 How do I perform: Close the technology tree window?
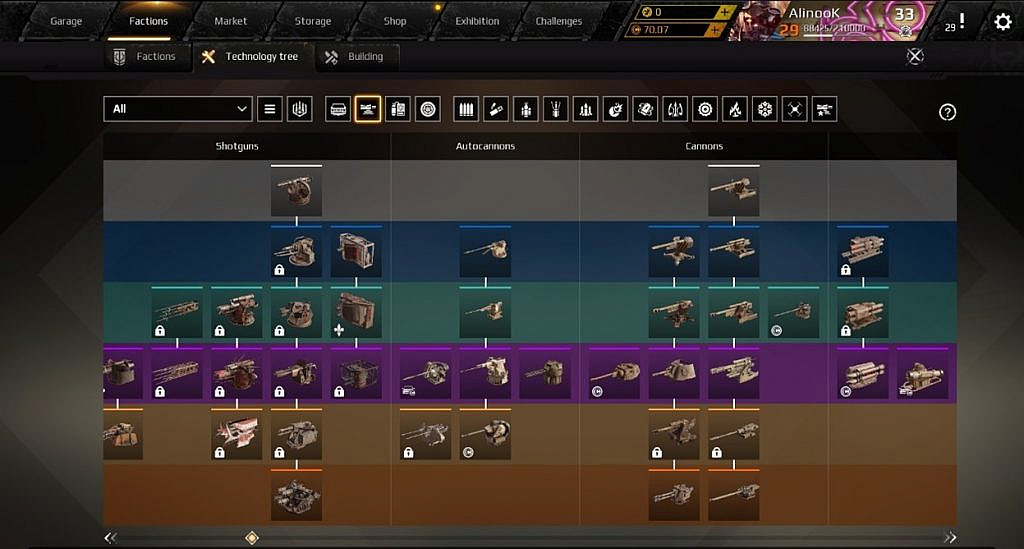click(914, 57)
